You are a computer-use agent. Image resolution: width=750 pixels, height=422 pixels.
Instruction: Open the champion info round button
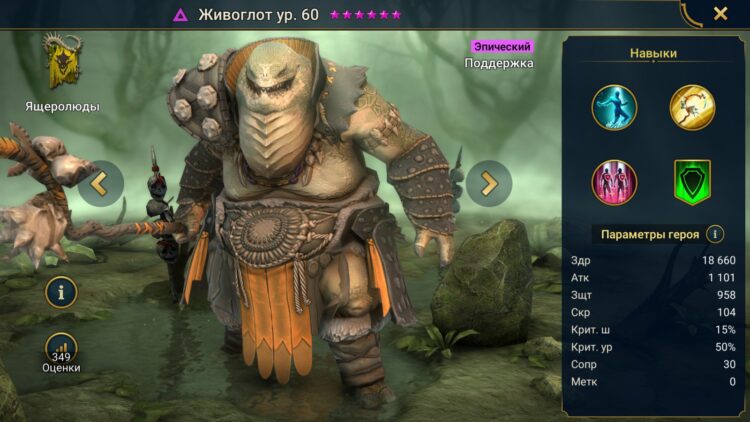click(62, 292)
